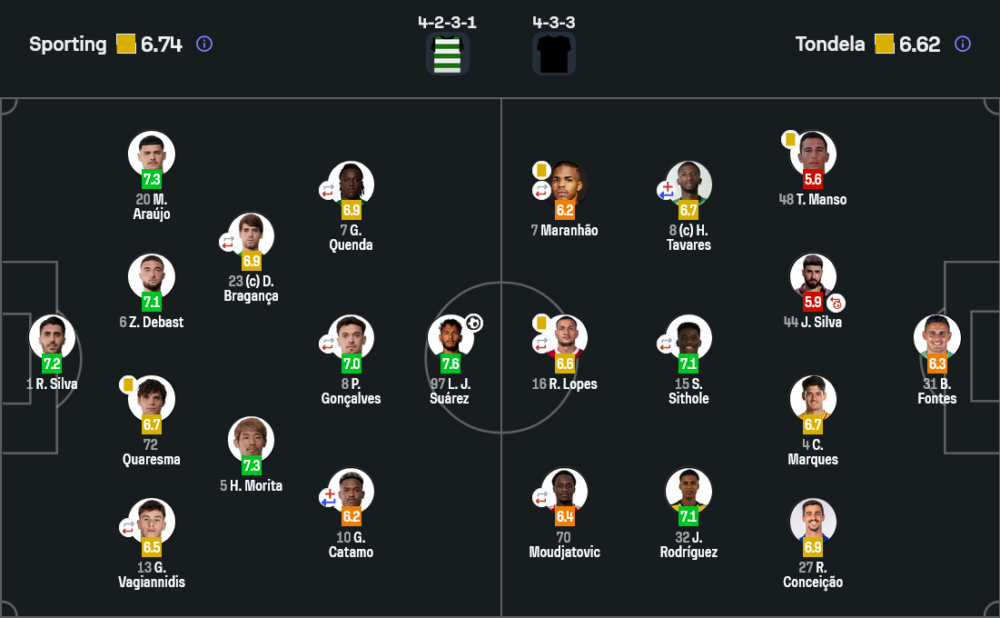1000x618 pixels.
Task: Open R. Lopes player portrait
Action: (x=565, y=339)
